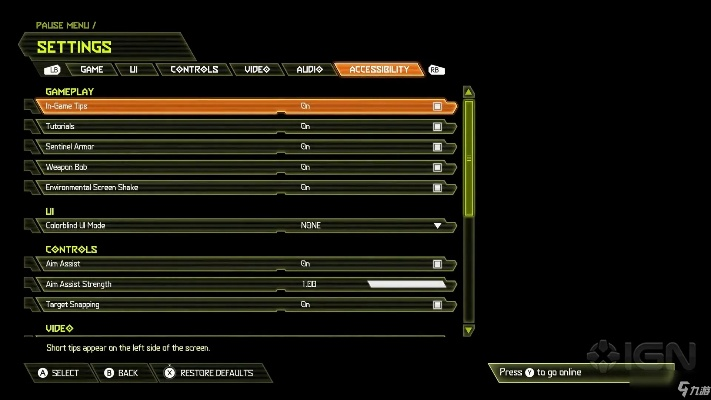Toggle Environmental Screen Shake checkbox
711x400 pixels.
tap(437, 187)
